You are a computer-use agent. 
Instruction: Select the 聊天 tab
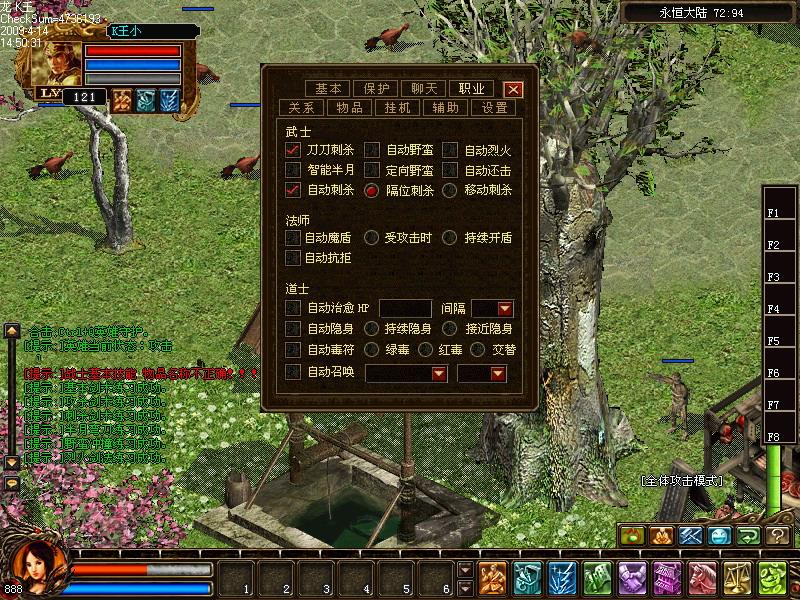coord(425,88)
